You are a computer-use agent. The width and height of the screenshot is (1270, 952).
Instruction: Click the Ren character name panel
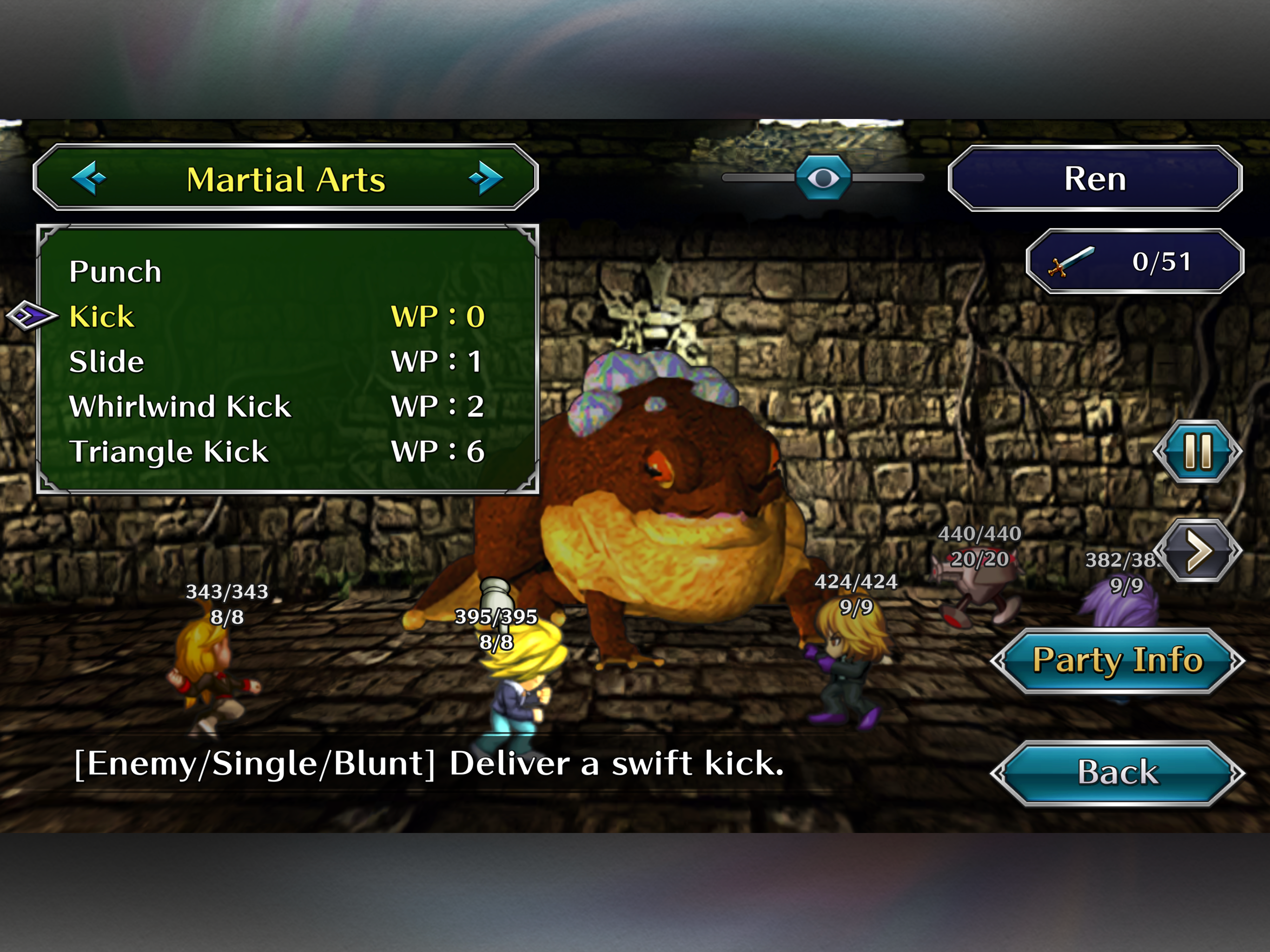tap(1095, 178)
